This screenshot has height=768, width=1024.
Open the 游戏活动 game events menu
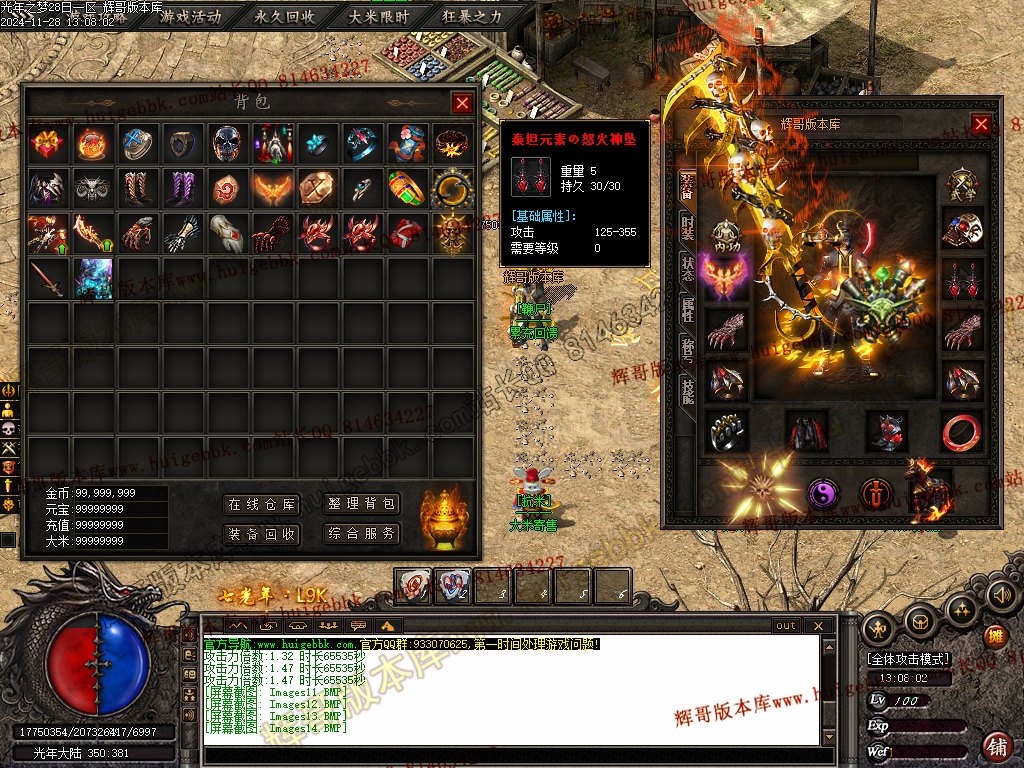coord(191,17)
